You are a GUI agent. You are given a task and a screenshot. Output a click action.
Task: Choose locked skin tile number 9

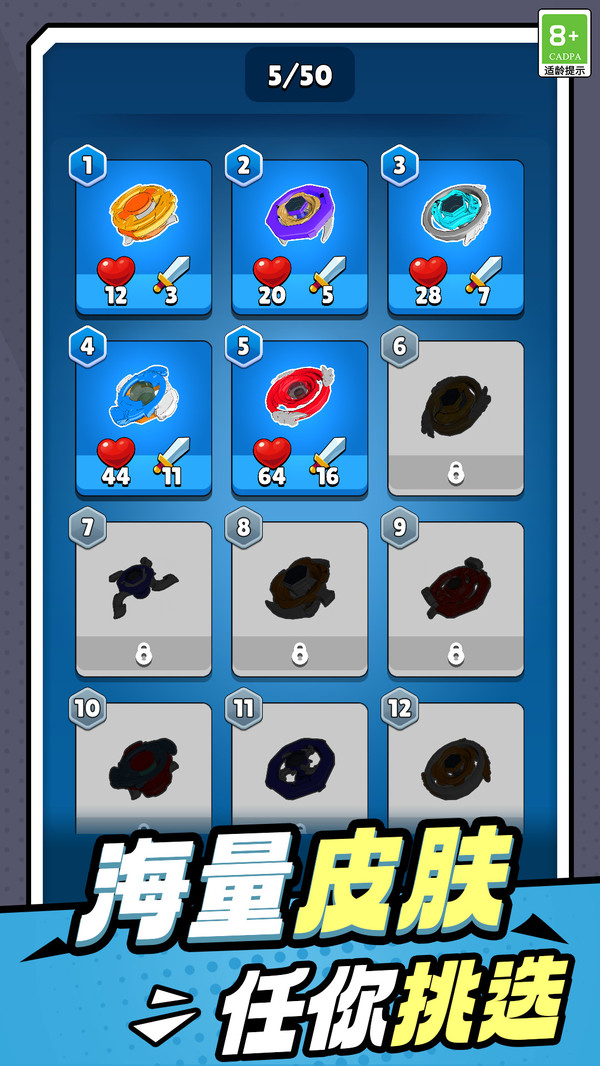(456, 598)
